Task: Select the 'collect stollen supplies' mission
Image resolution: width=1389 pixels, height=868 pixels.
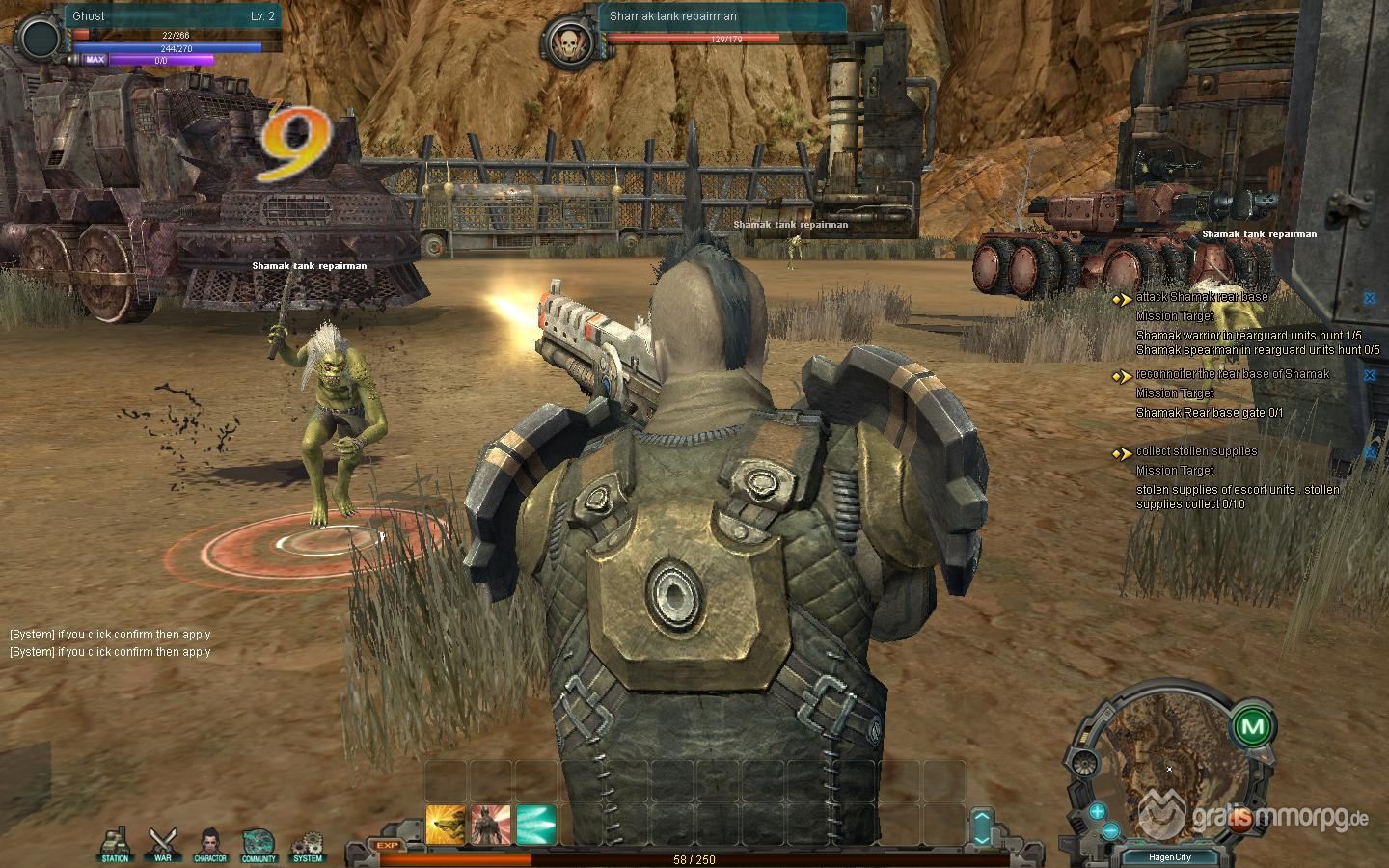Action: click(x=1196, y=451)
